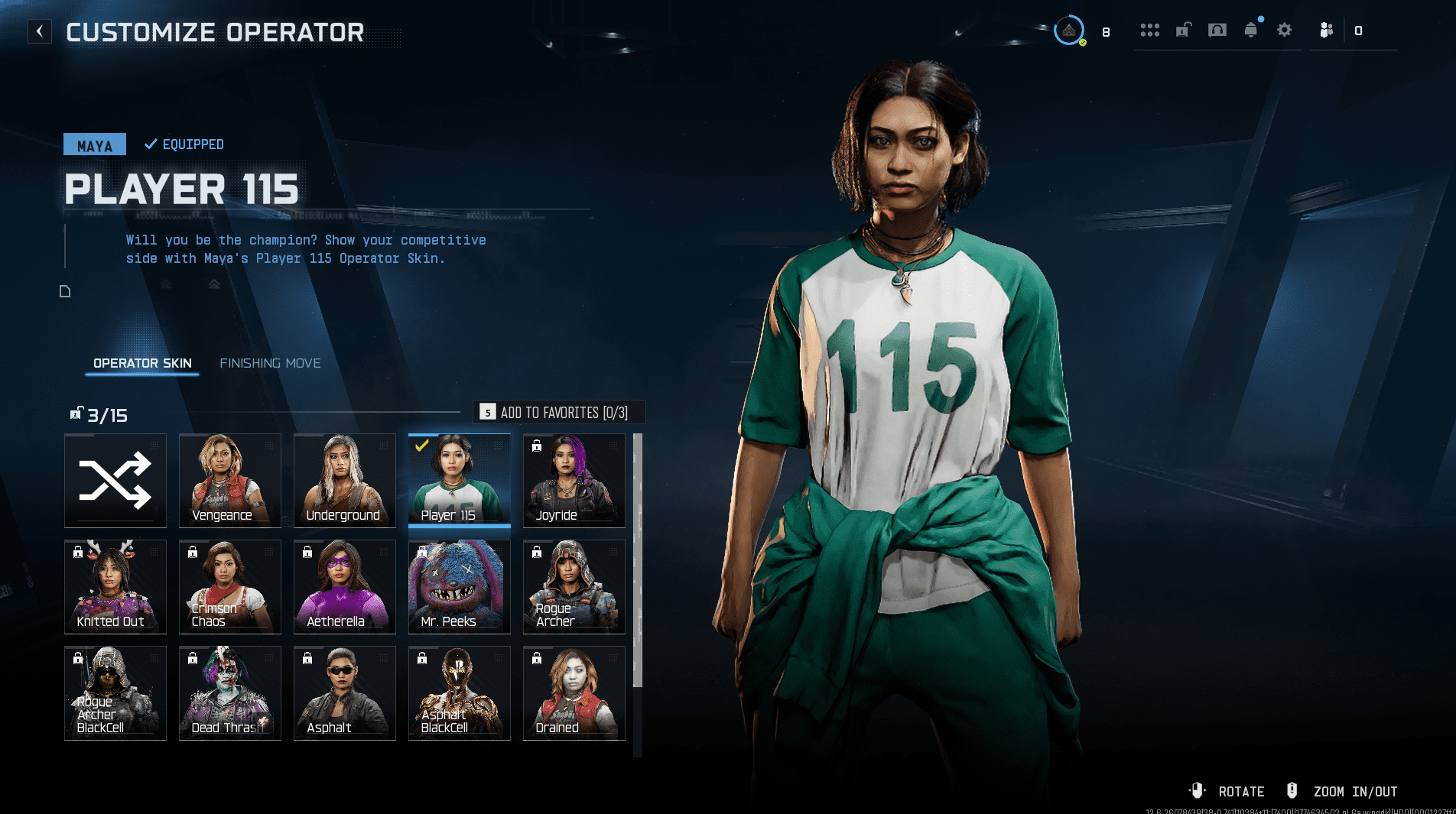Select the Asphalt BlackCell skin

point(460,693)
